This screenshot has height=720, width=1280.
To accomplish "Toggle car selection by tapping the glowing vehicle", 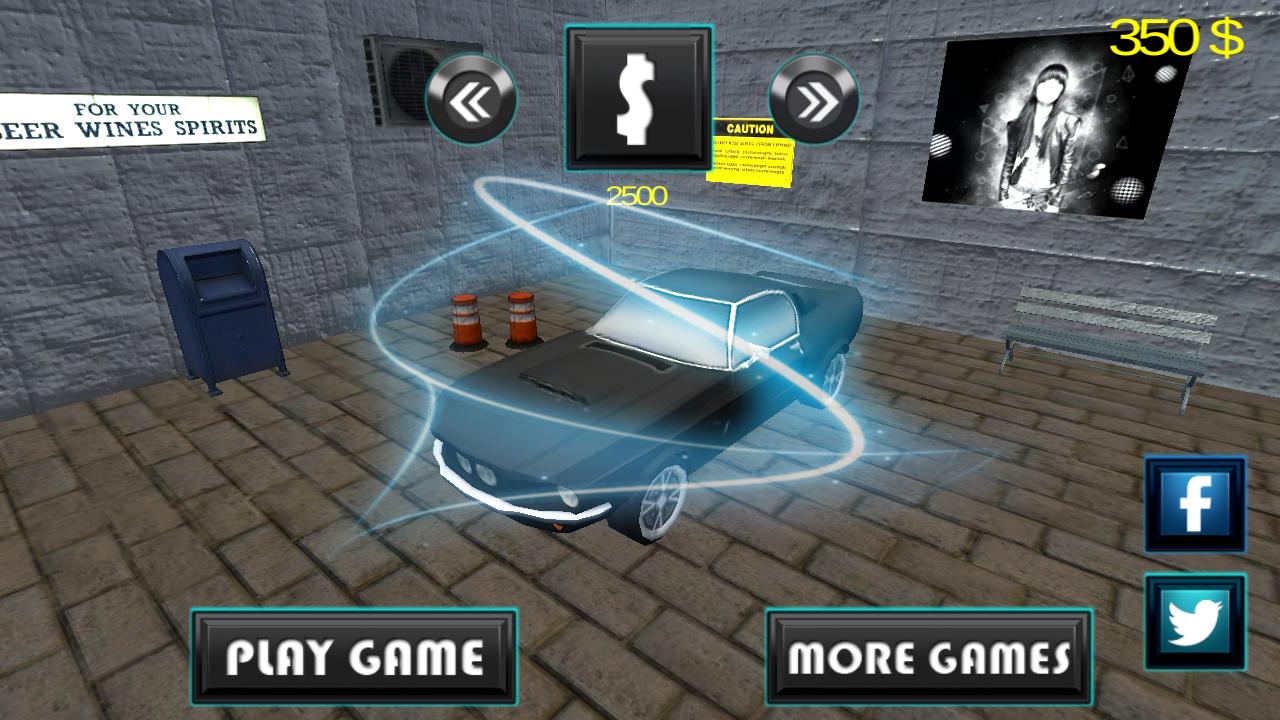I will point(650,400).
